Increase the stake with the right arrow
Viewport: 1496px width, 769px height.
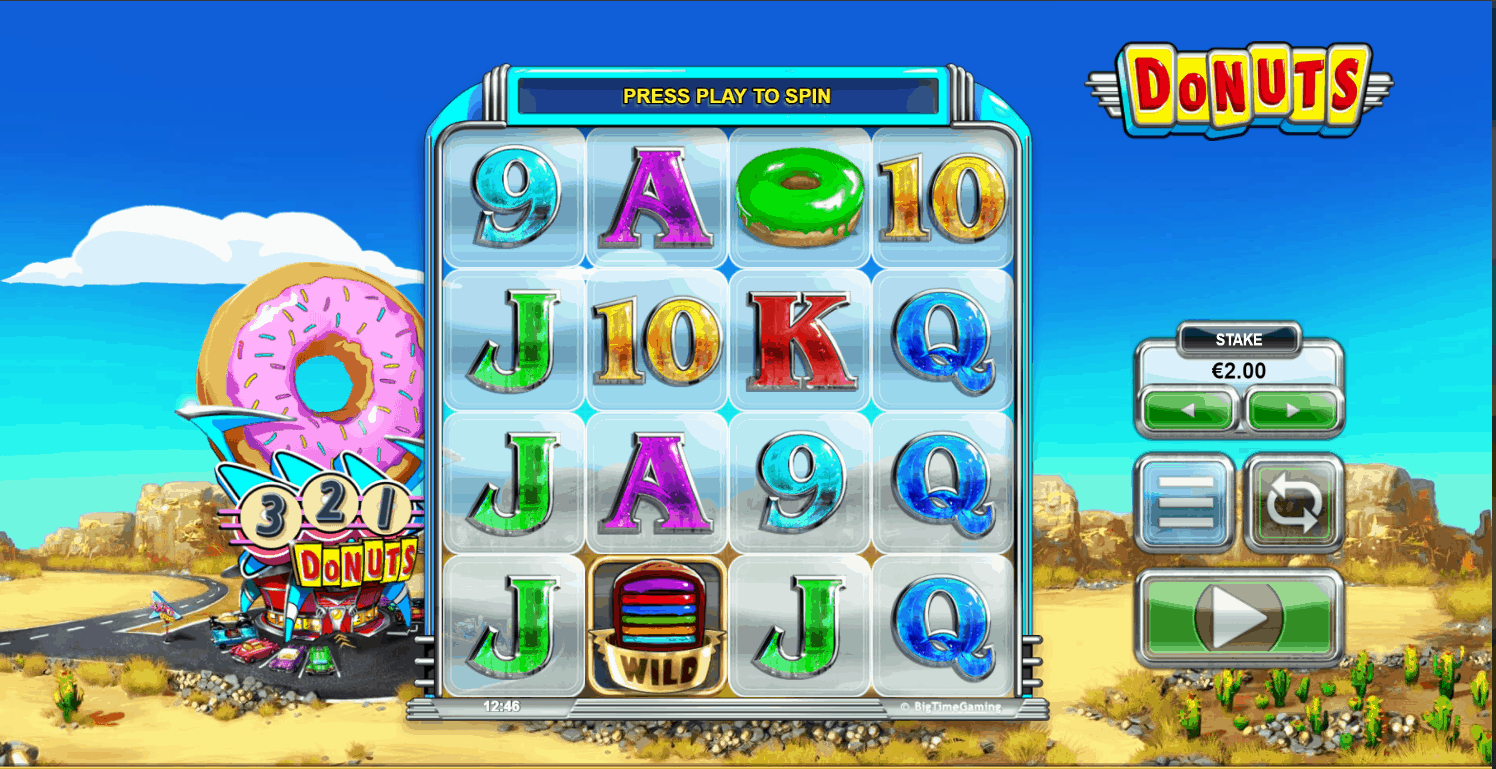(x=1292, y=410)
